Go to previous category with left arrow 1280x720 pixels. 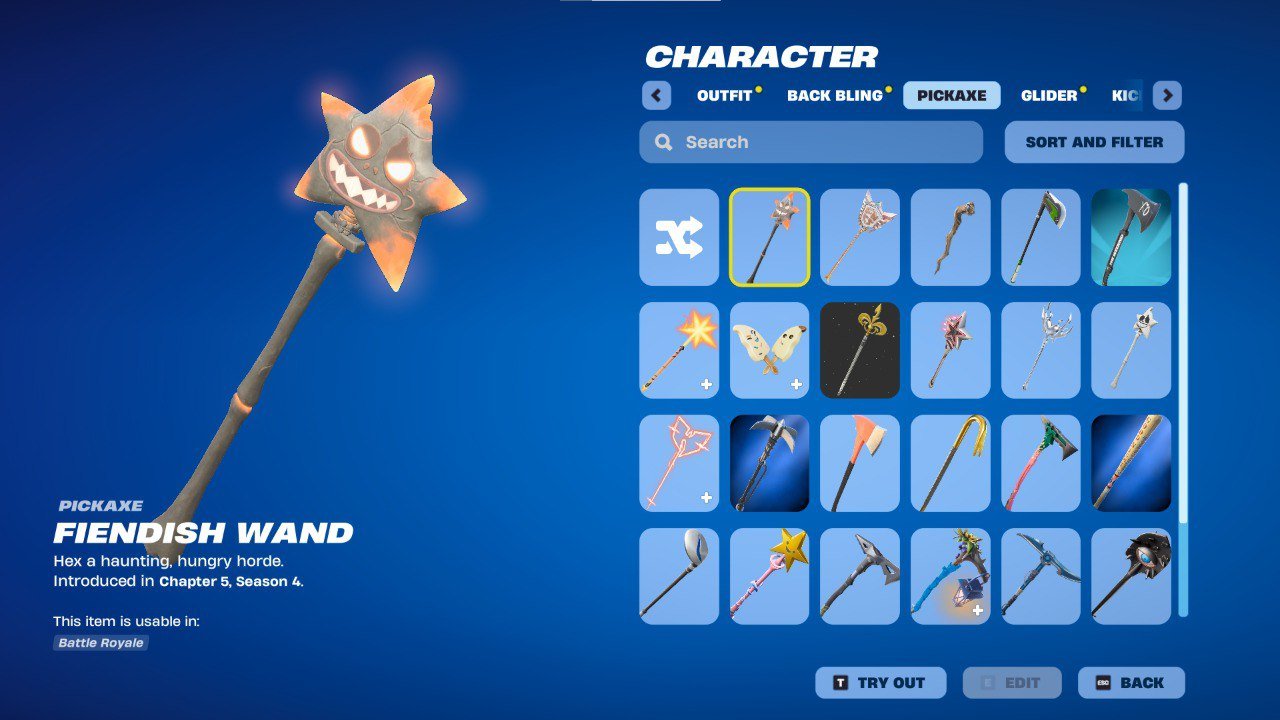point(656,95)
